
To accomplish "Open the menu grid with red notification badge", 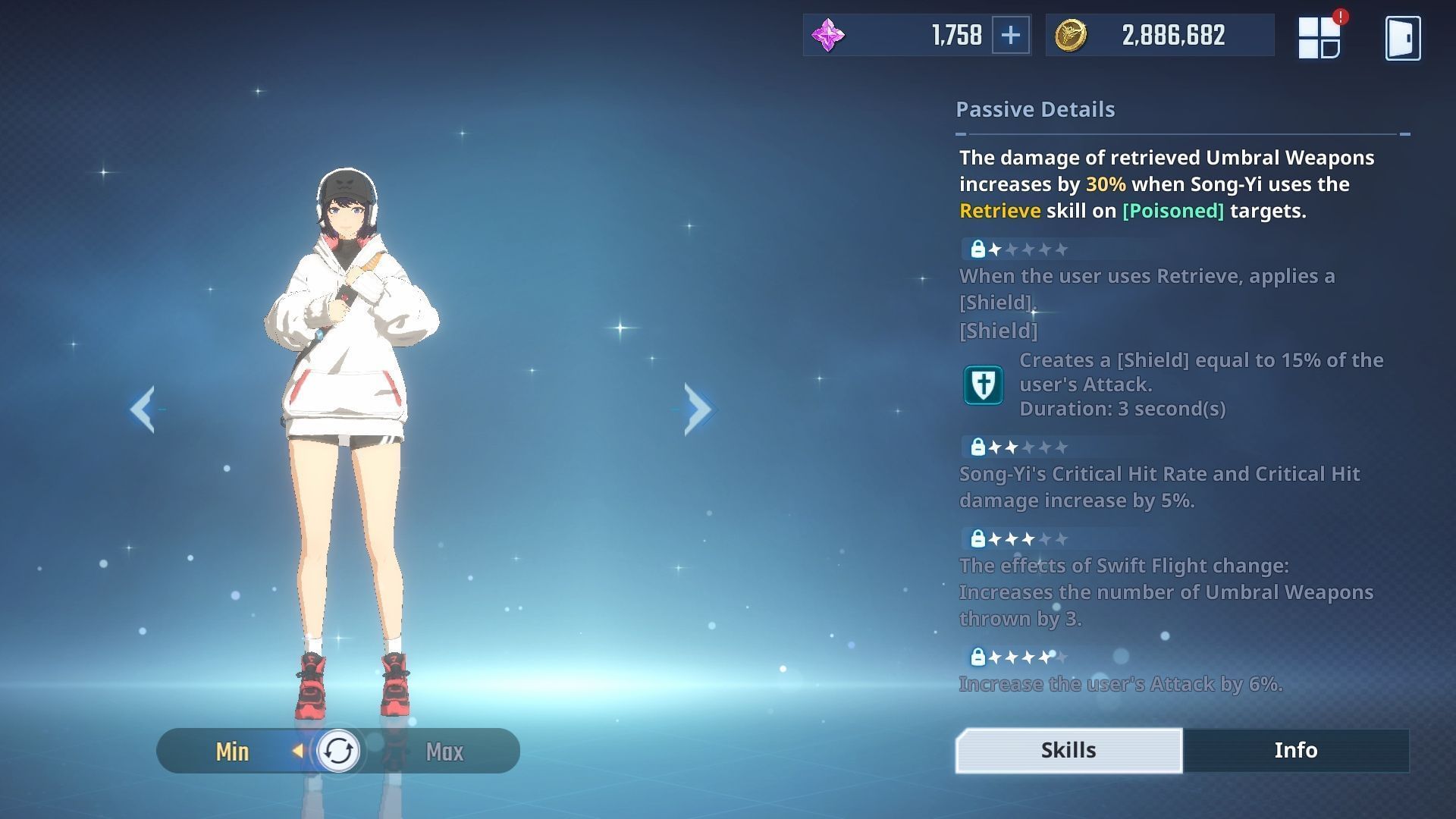I will tap(1319, 37).
